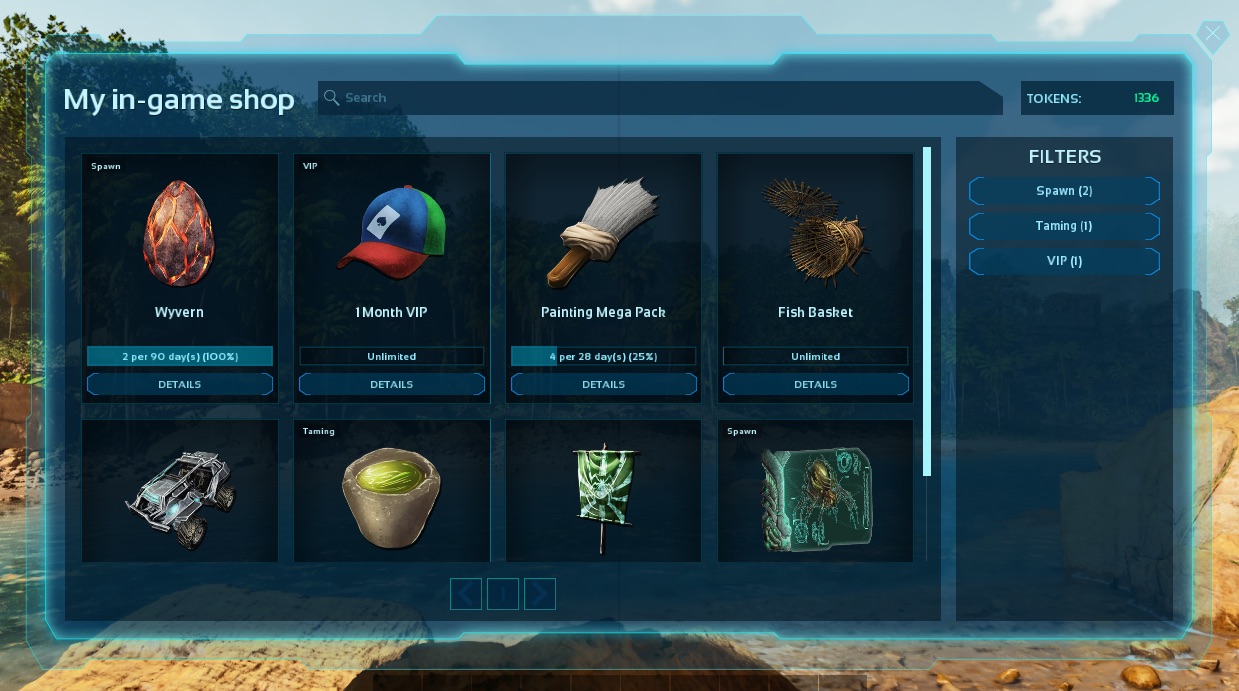Select the buggy vehicle shop item
Image resolution: width=1239 pixels, height=691 pixels.
coord(180,492)
